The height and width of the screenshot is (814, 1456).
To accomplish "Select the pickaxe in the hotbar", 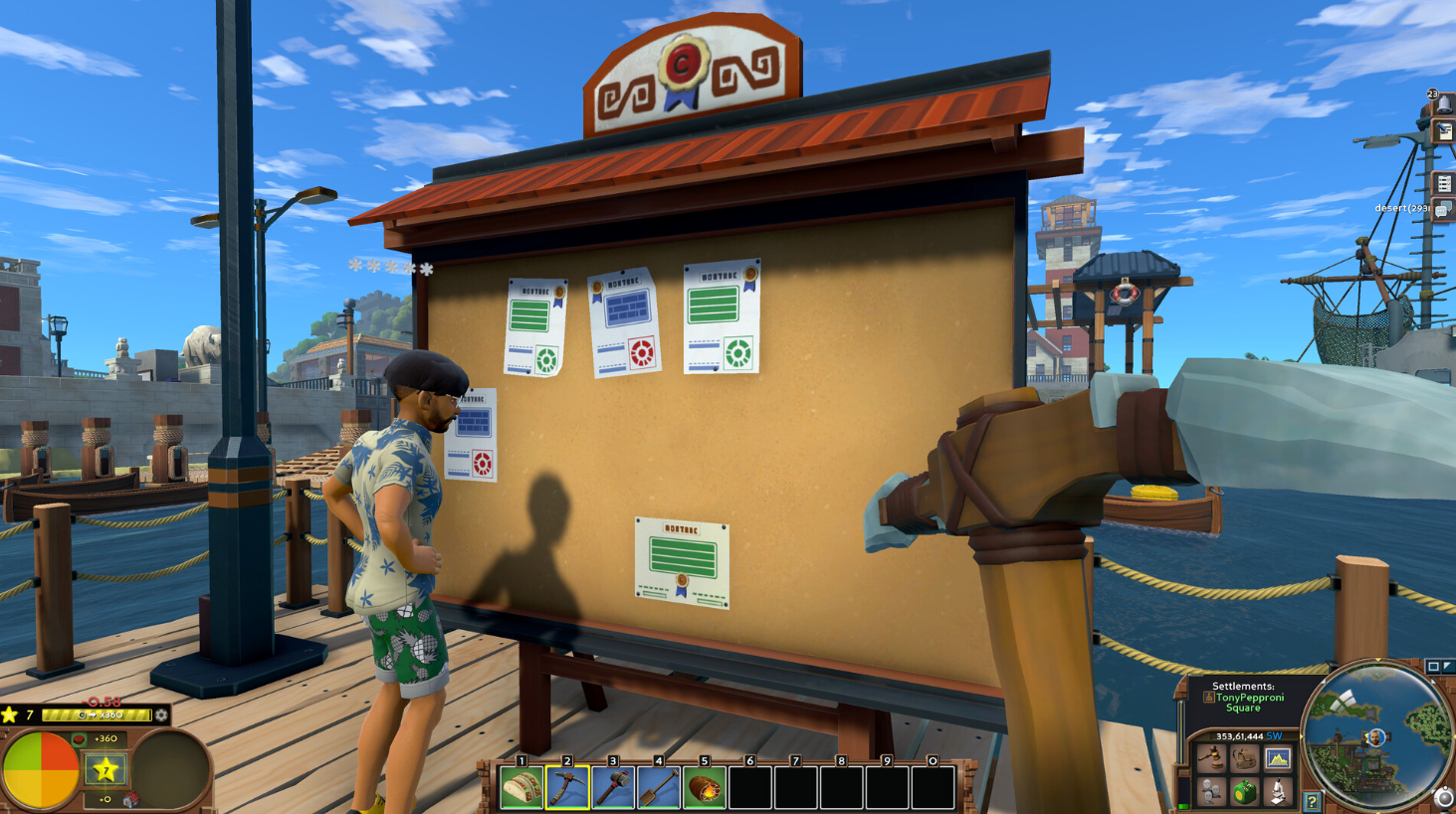I will 567,788.
